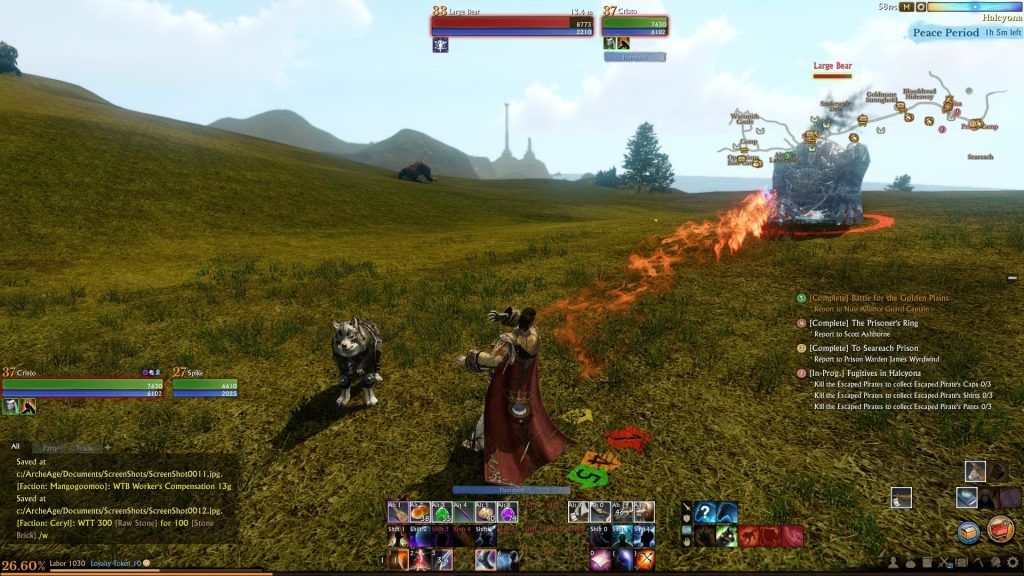This screenshot has width=1024, height=576.
Task: Click Spike's pet unit frame
Action: [205, 387]
